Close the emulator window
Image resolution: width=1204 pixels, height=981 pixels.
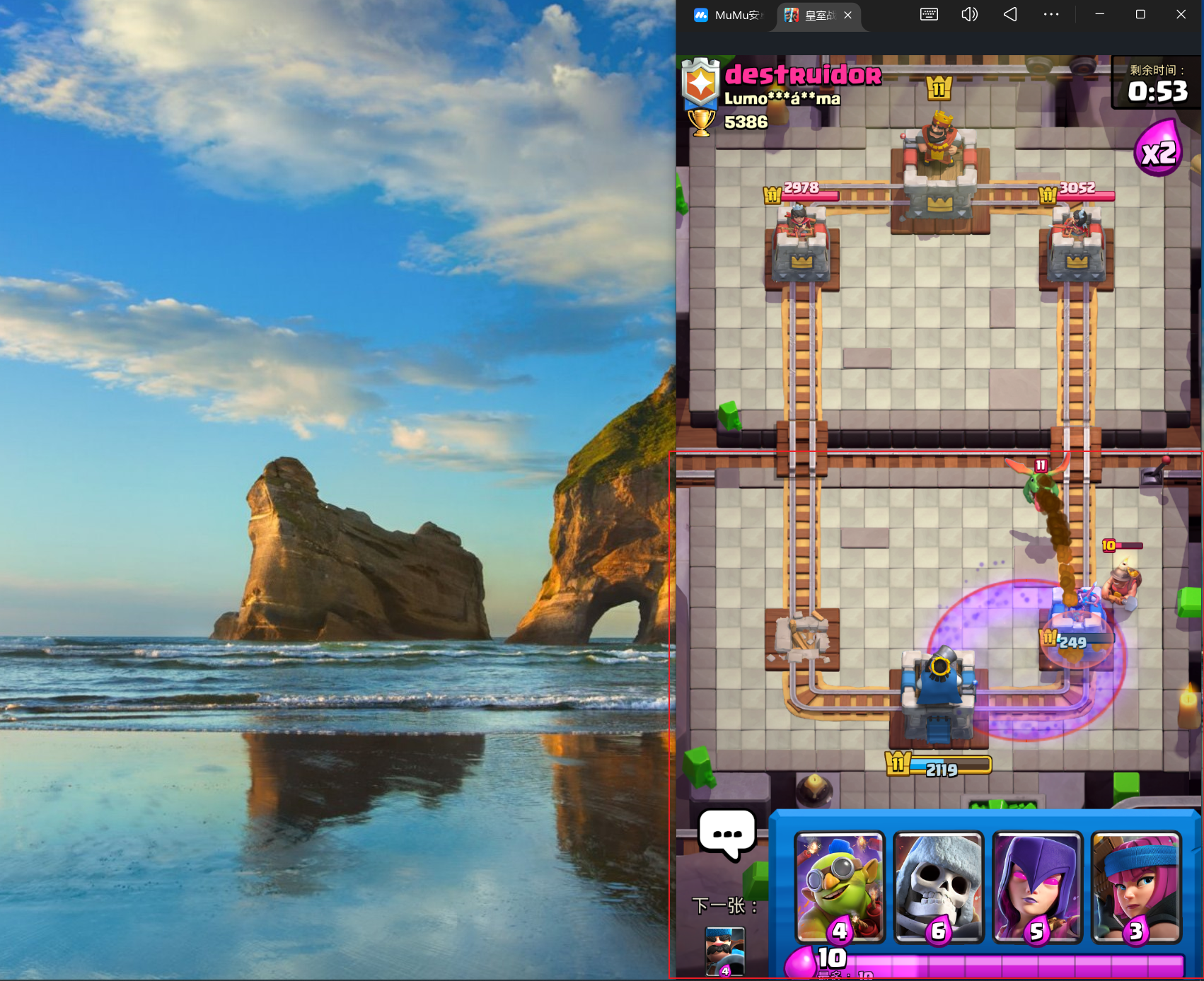(1181, 14)
